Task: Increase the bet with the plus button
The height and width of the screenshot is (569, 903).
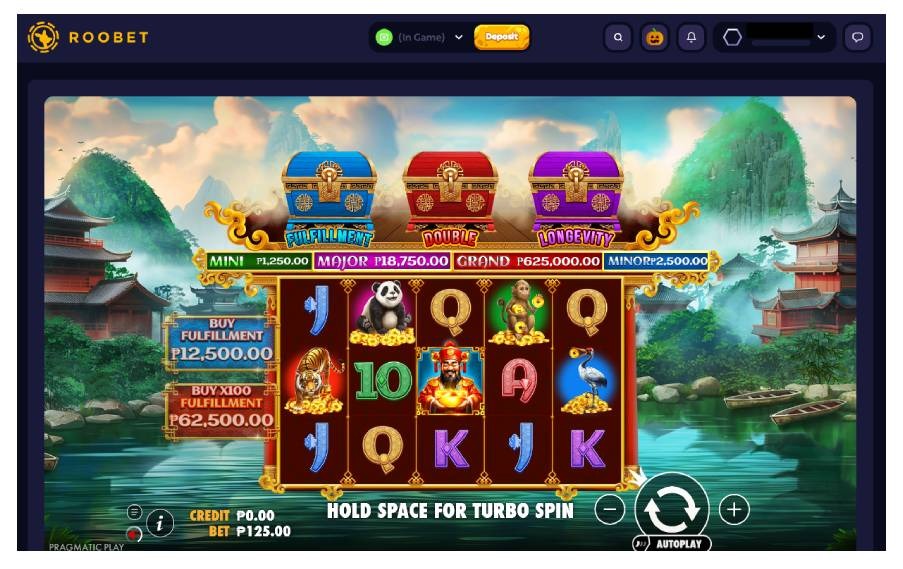Action: click(x=734, y=509)
